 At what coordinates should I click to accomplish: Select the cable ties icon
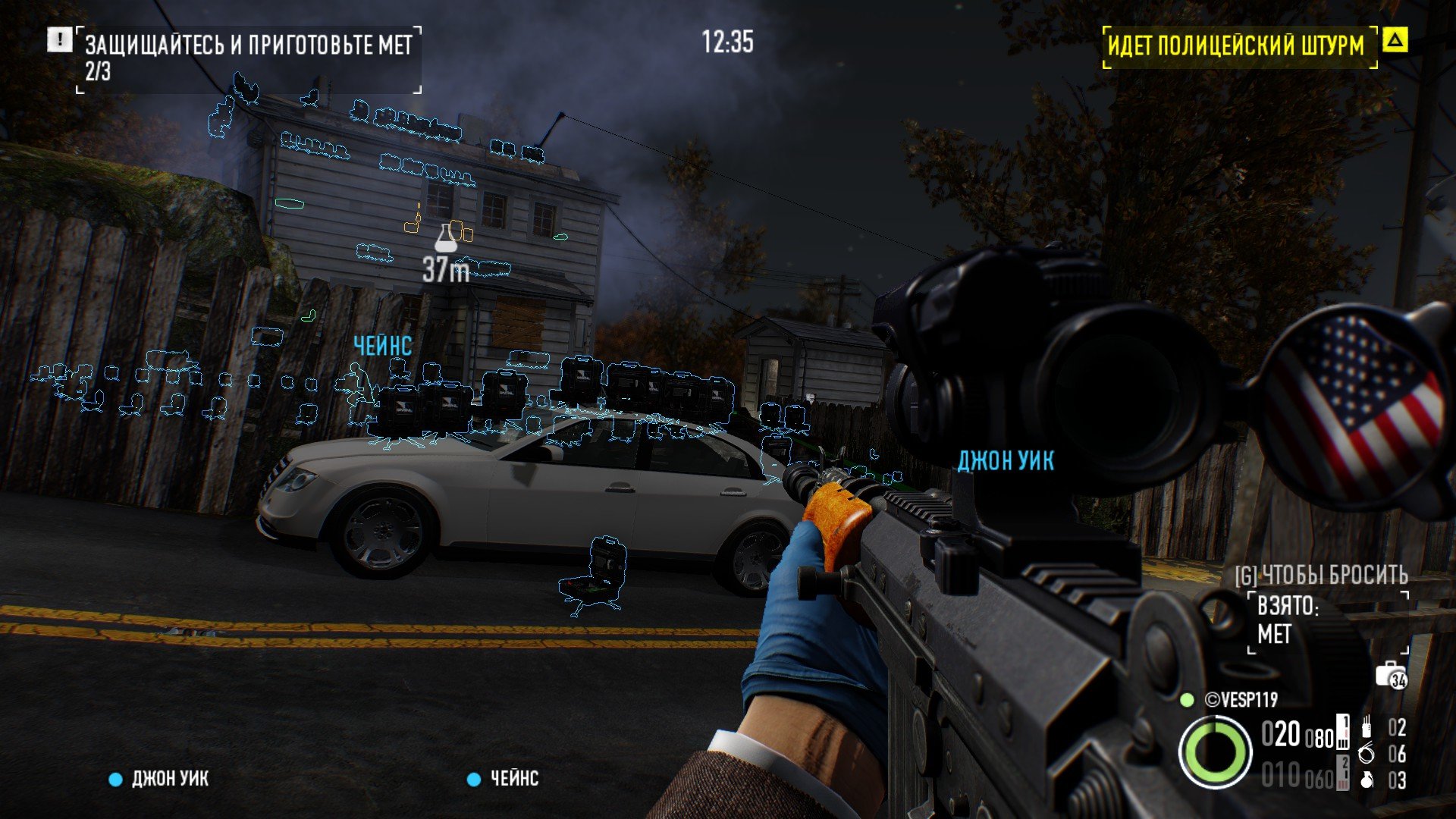(x=1366, y=754)
